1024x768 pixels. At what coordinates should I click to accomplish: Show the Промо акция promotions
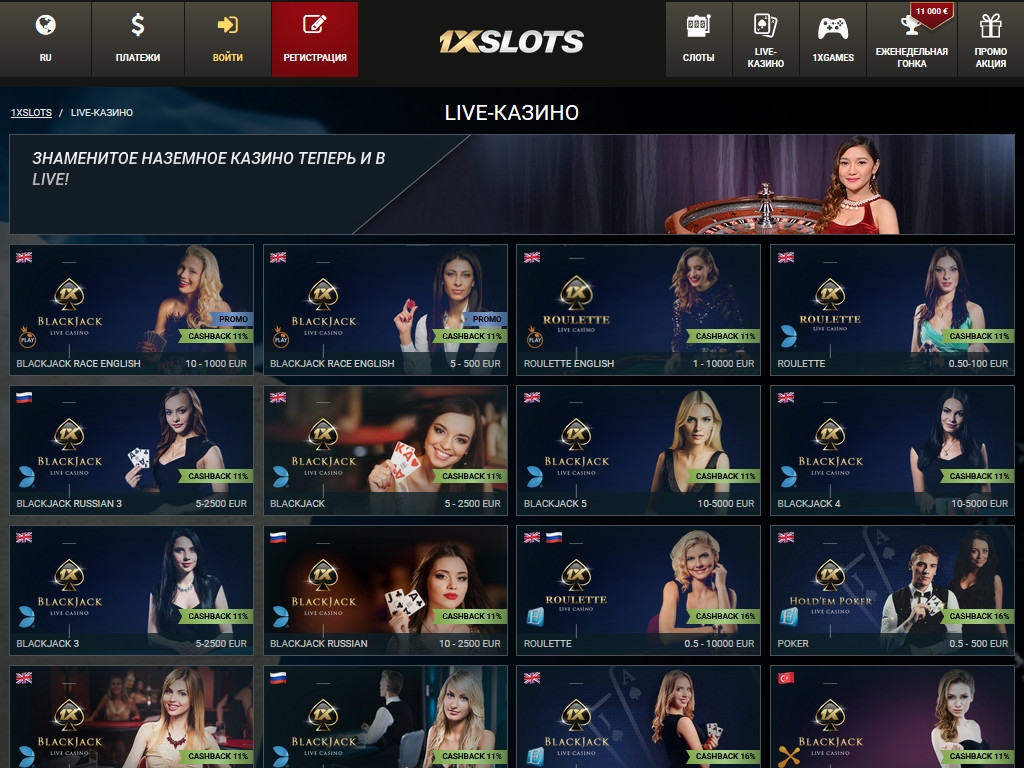[x=990, y=39]
